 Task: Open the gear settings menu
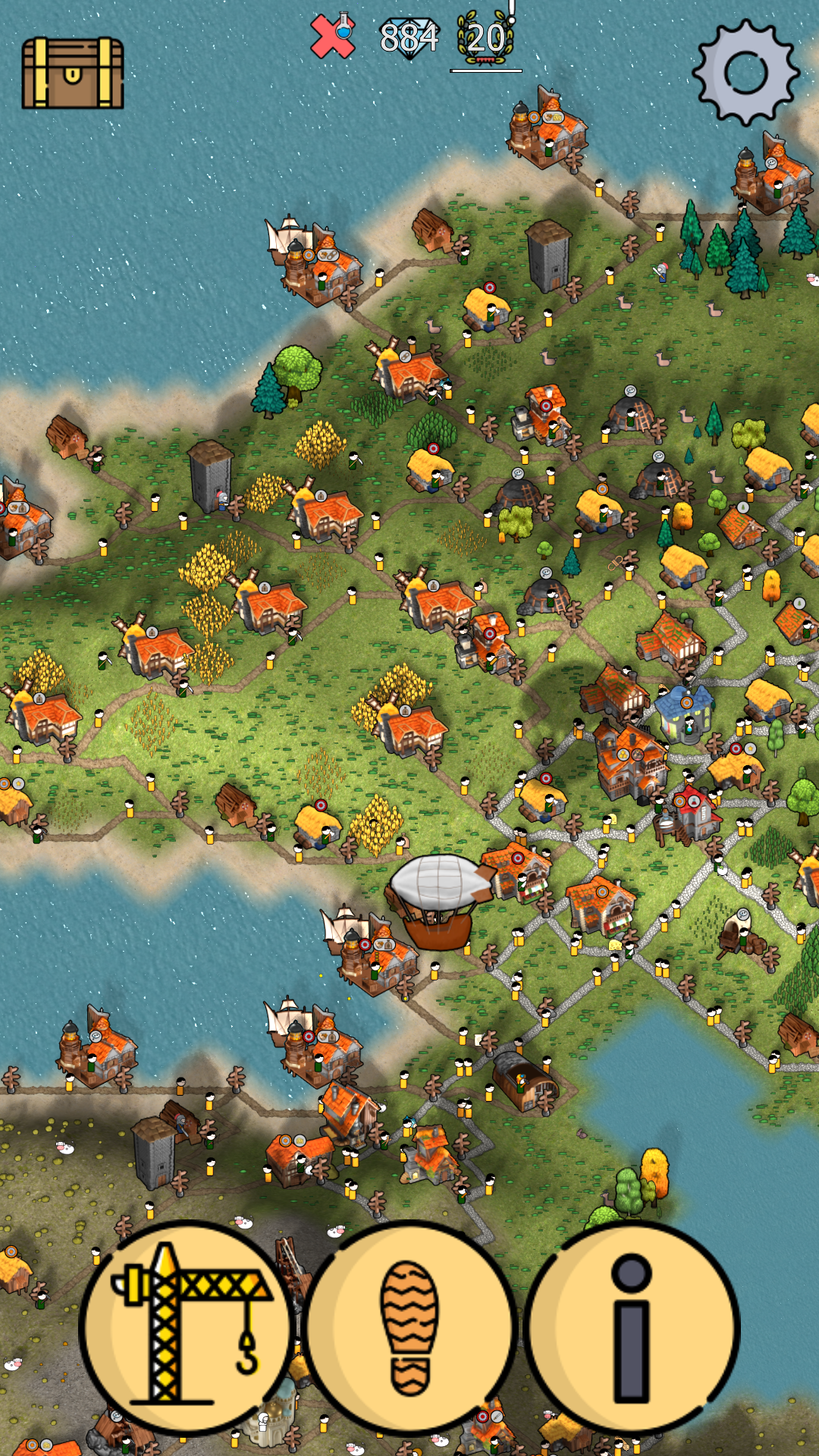coord(746,72)
